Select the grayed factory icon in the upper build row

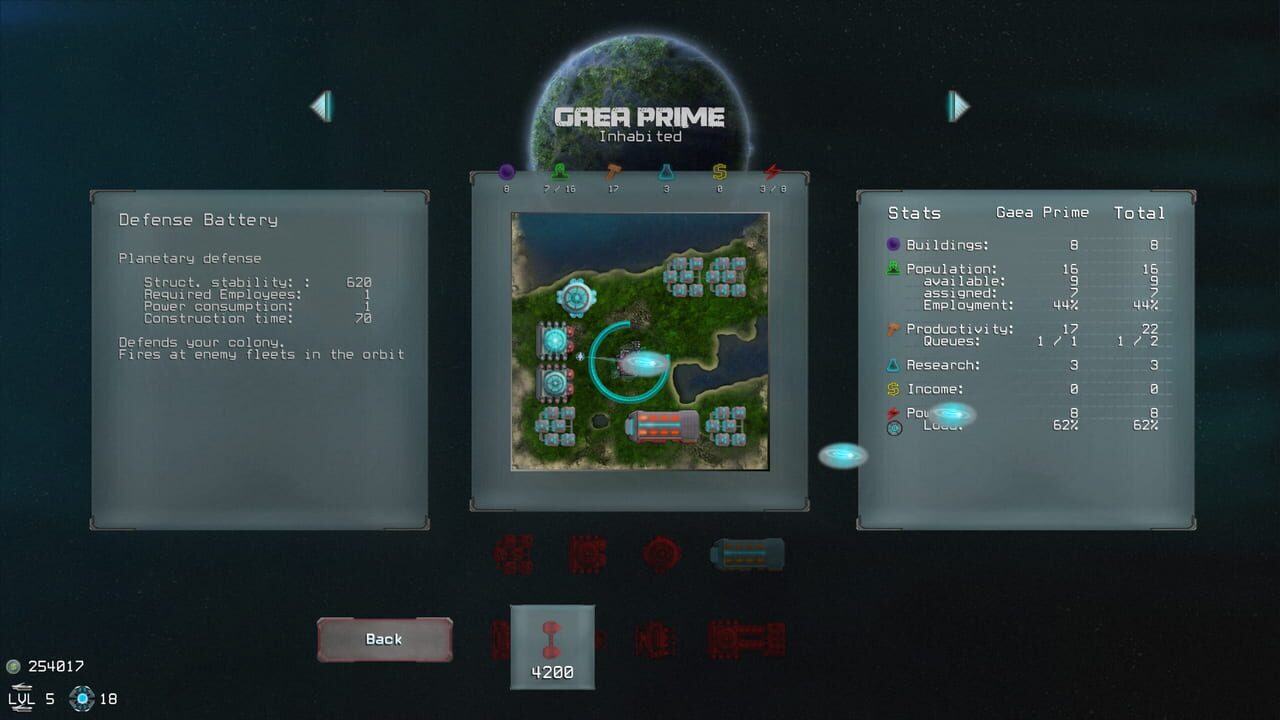[x=588, y=551]
